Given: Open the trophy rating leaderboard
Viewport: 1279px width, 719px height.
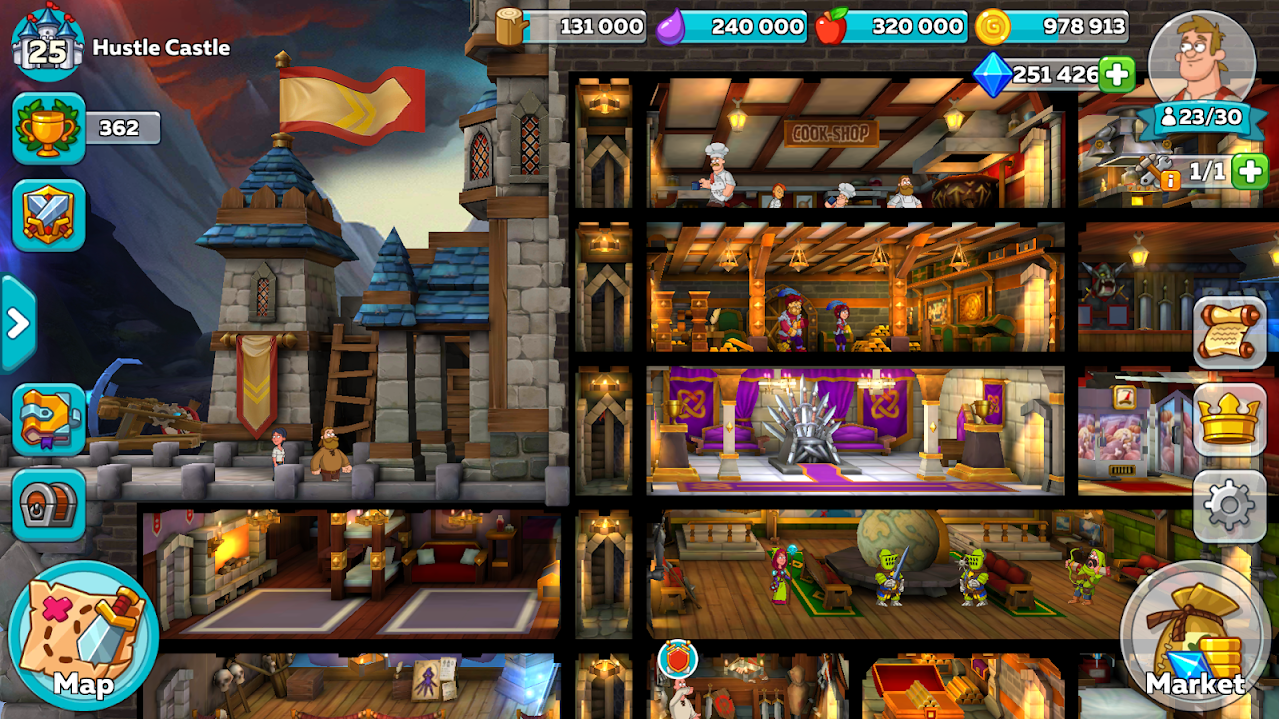Looking at the screenshot, I should 48,128.
